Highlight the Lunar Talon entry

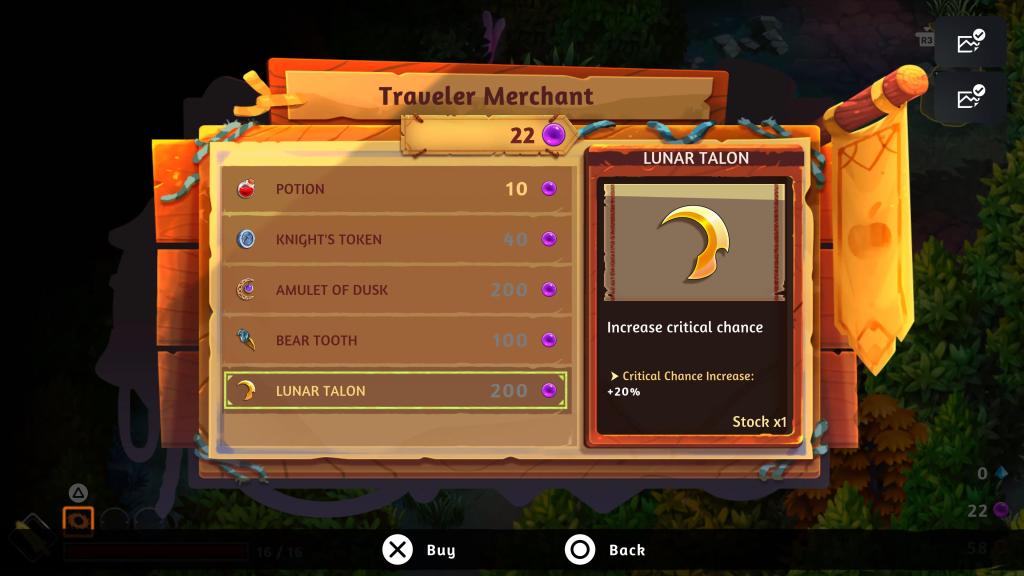(396, 390)
